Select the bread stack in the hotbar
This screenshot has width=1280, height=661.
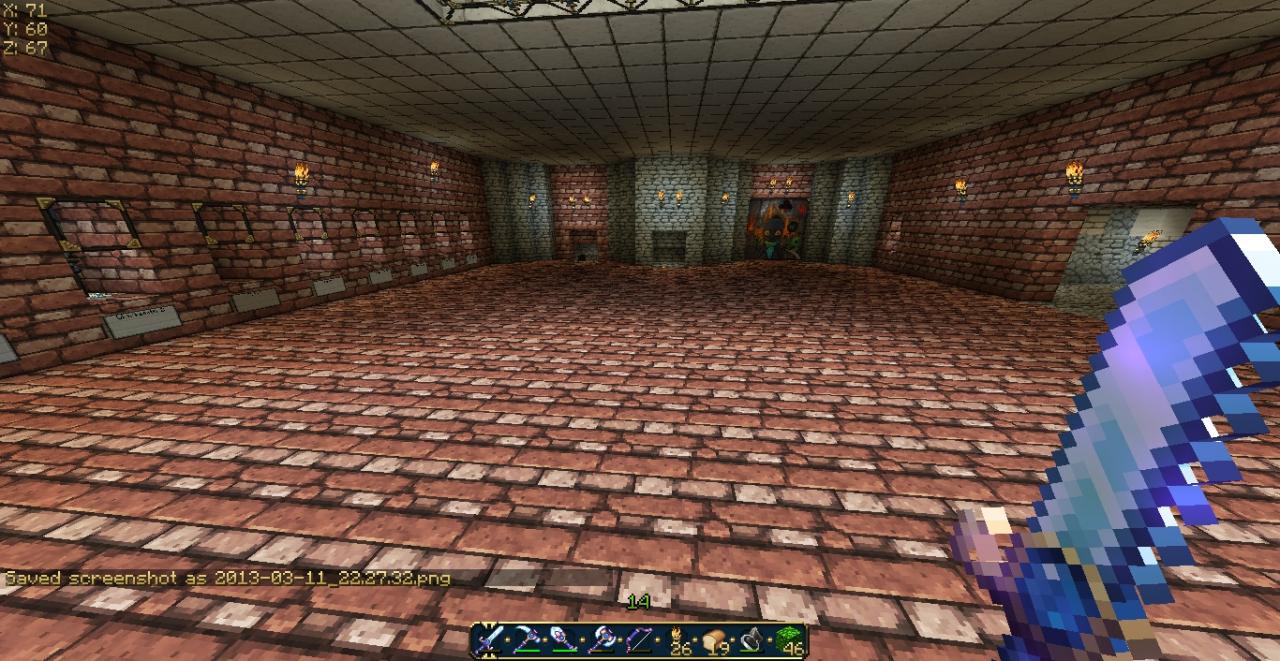pyautogui.click(x=715, y=640)
